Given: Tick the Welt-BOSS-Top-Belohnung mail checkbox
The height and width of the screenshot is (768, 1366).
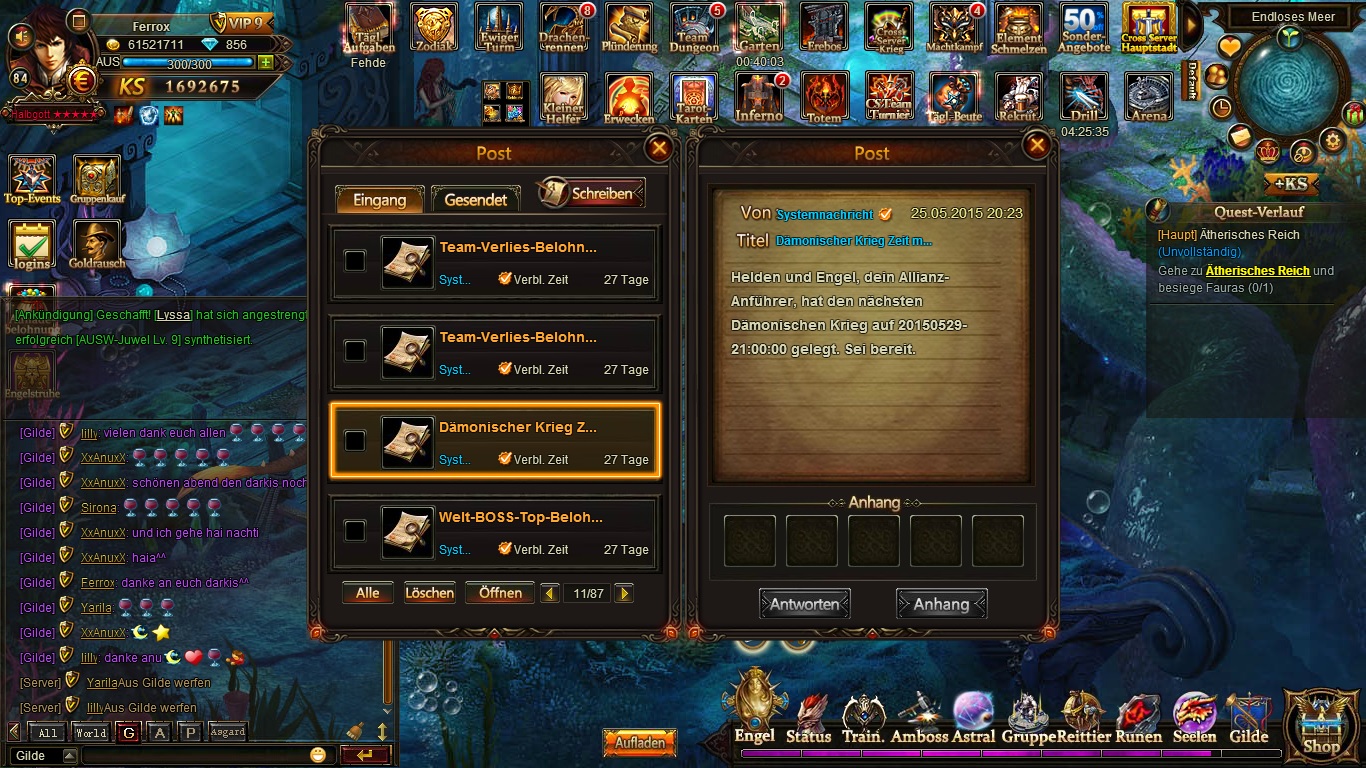Looking at the screenshot, I should pos(355,531).
